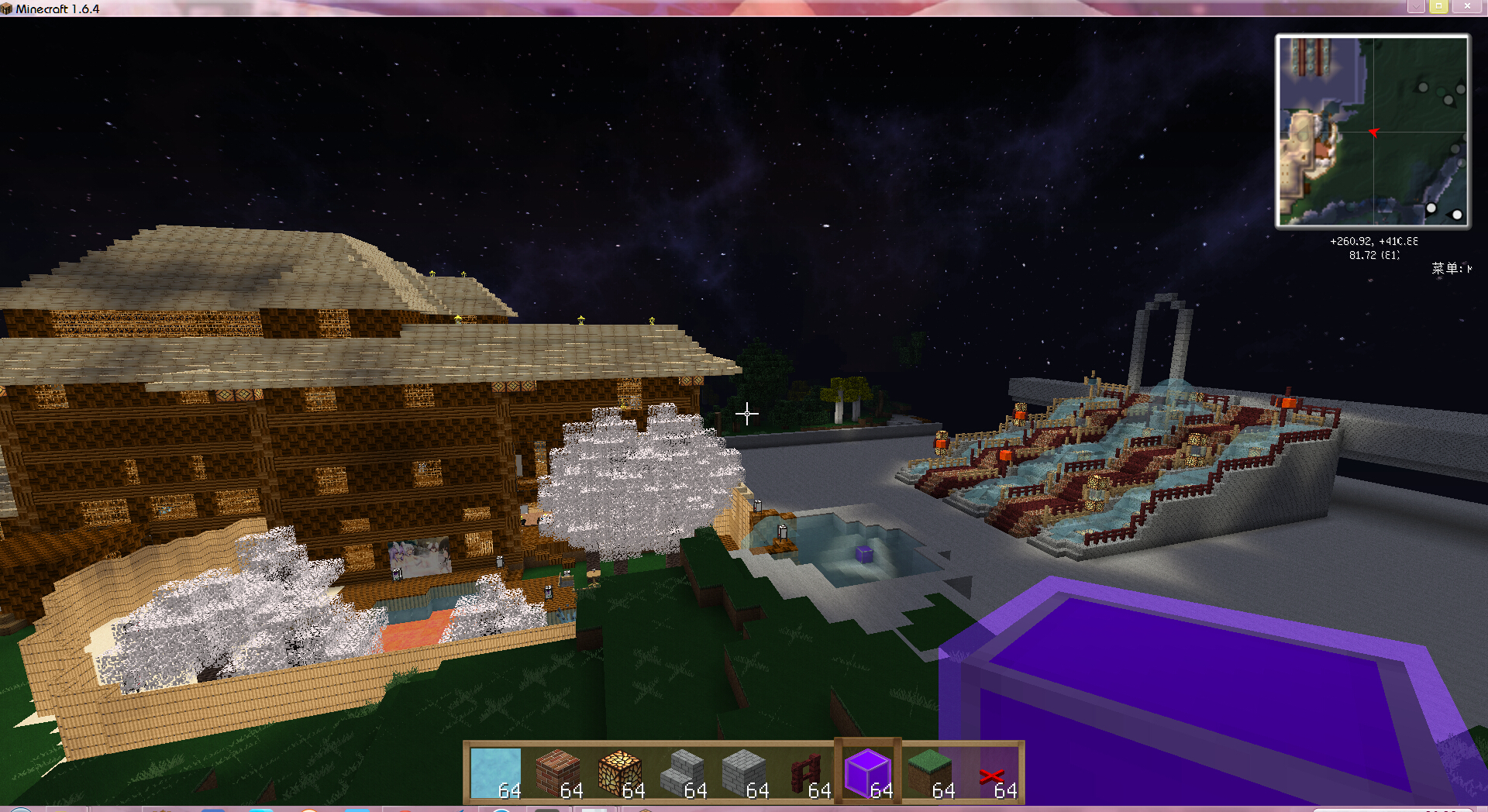Select the stone brick stairs slot
The image size is (1488, 812).
coord(682,772)
